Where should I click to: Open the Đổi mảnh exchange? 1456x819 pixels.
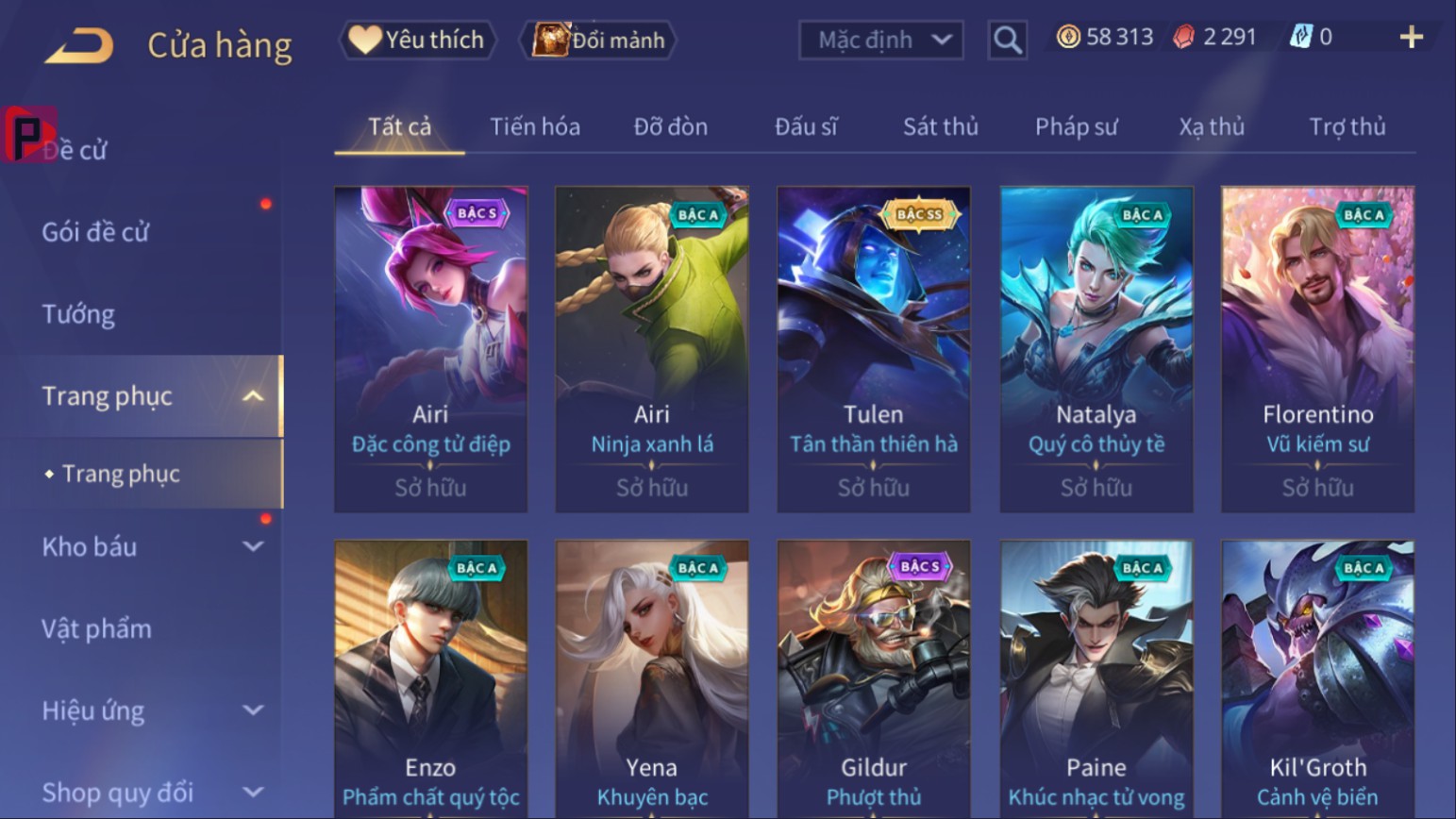tap(599, 40)
